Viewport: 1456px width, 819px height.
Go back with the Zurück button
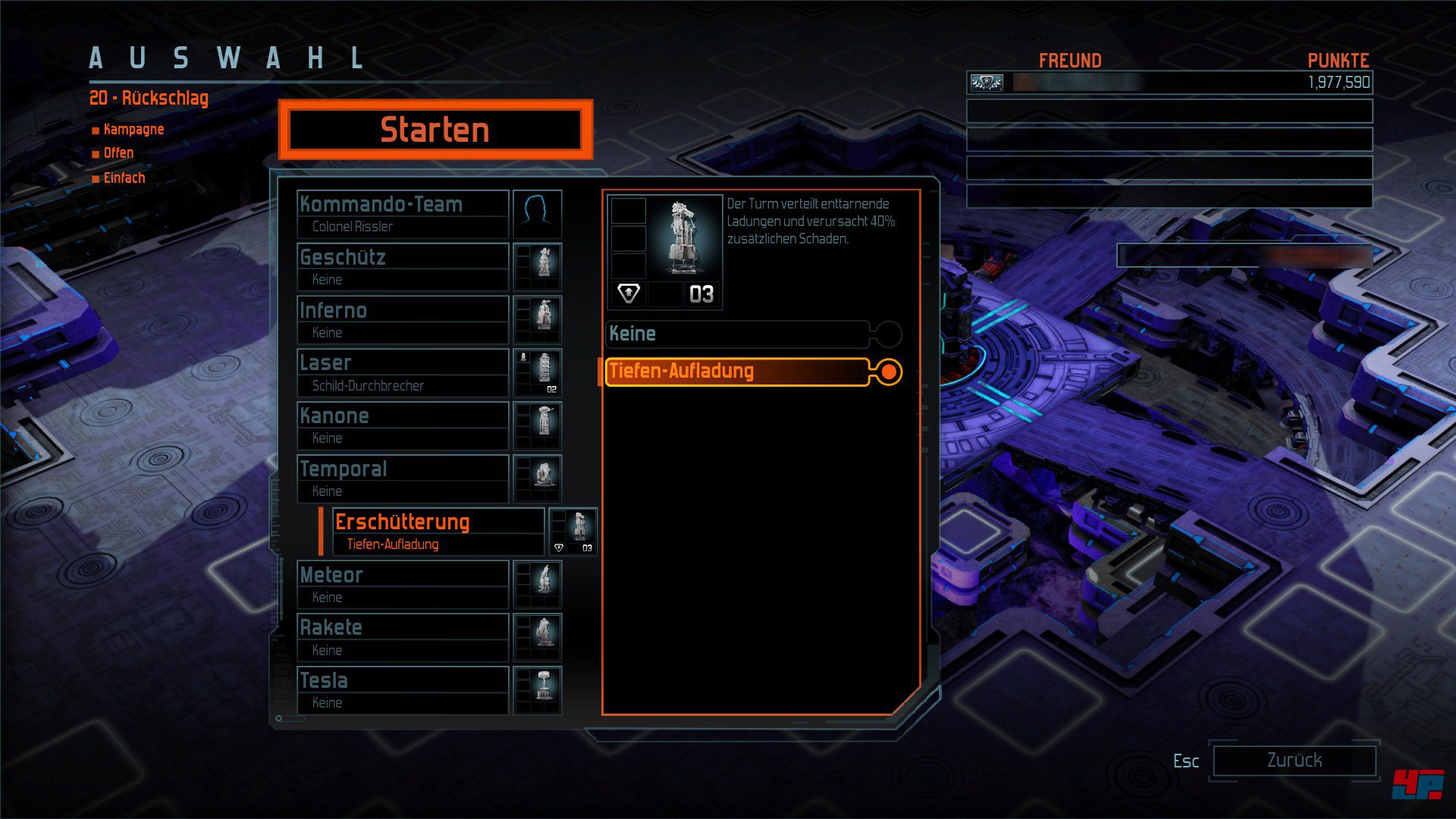[x=1294, y=760]
